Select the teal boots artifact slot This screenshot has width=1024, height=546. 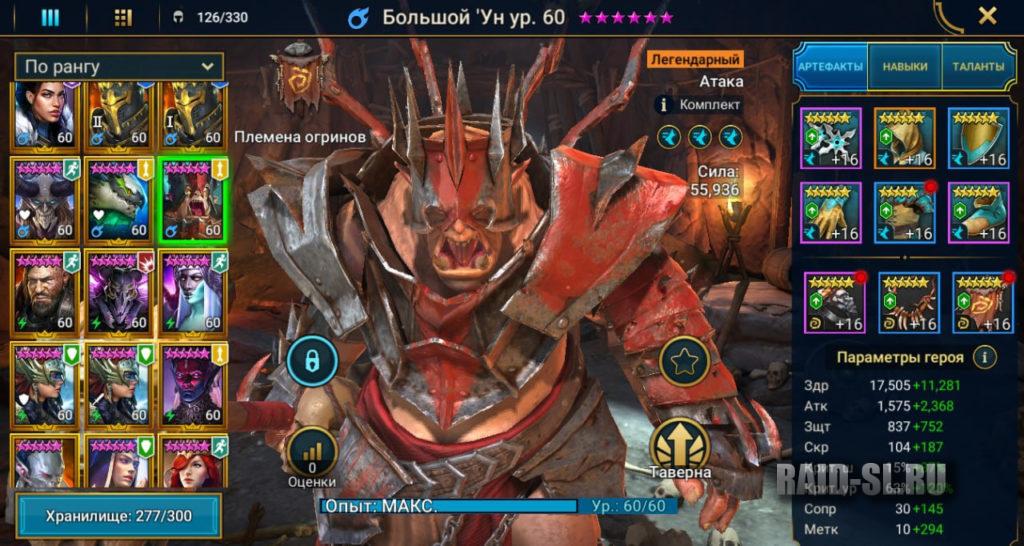978,213
